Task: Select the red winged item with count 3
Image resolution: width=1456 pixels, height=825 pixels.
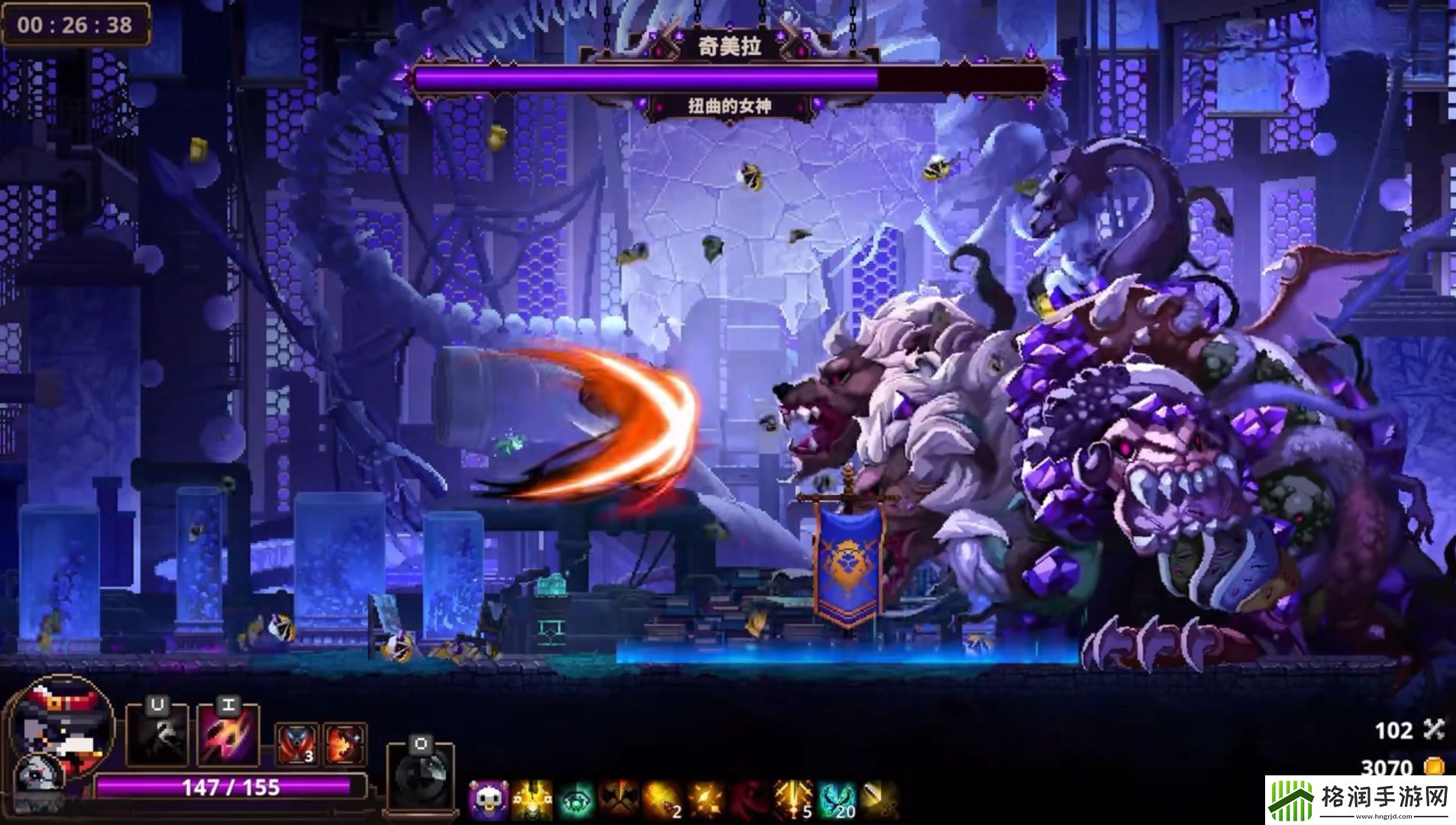Action: pyautogui.click(x=295, y=744)
